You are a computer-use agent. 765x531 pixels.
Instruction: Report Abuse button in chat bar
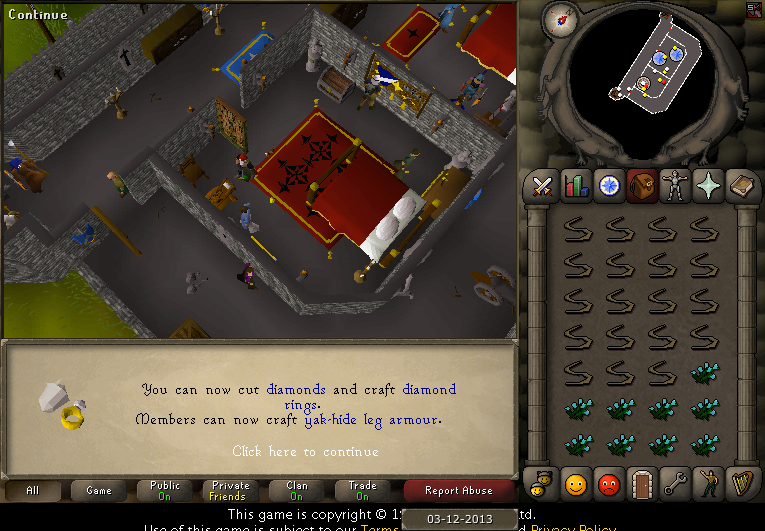pyautogui.click(x=458, y=491)
